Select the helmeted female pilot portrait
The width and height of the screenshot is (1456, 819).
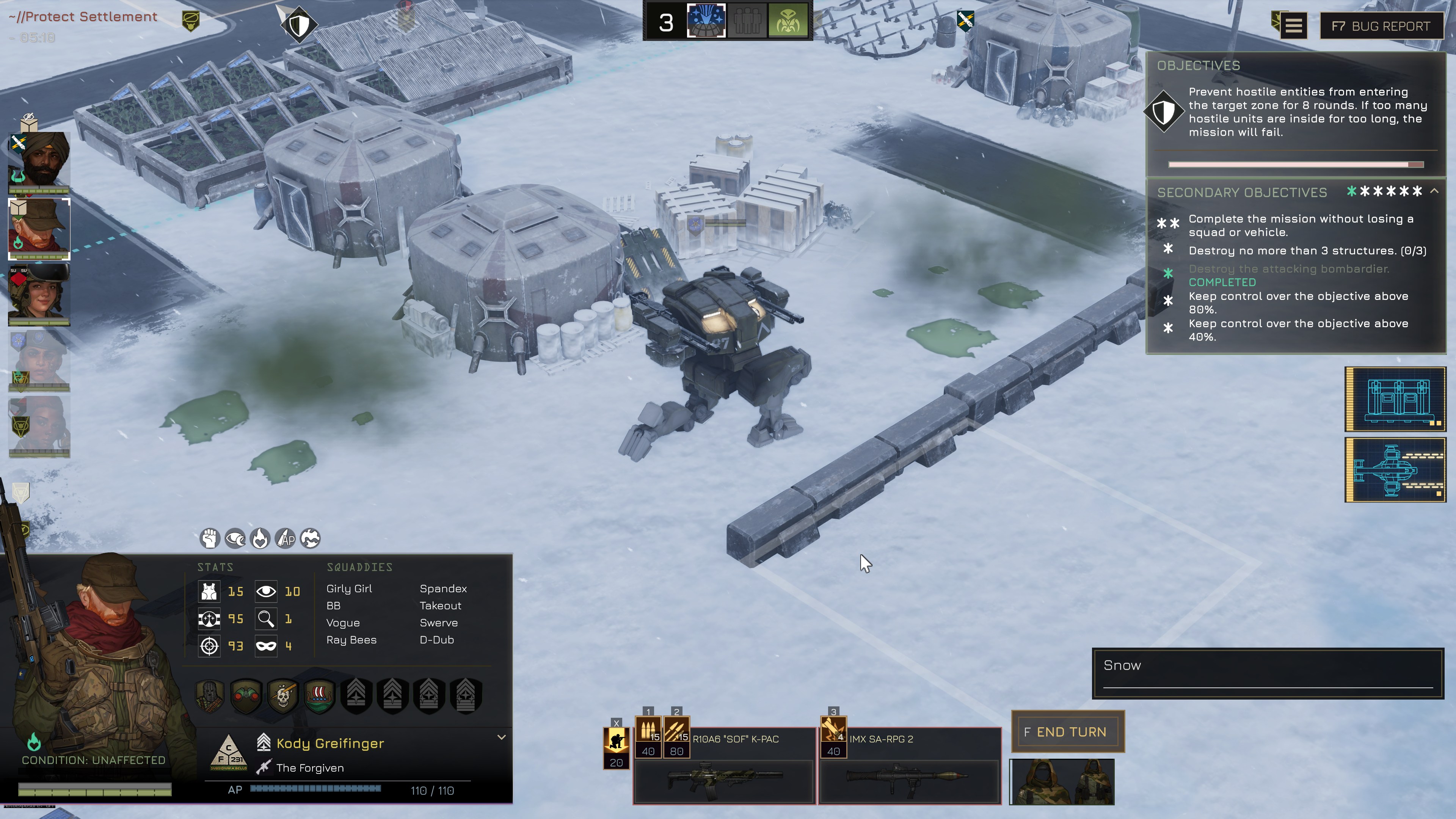tap(39, 293)
